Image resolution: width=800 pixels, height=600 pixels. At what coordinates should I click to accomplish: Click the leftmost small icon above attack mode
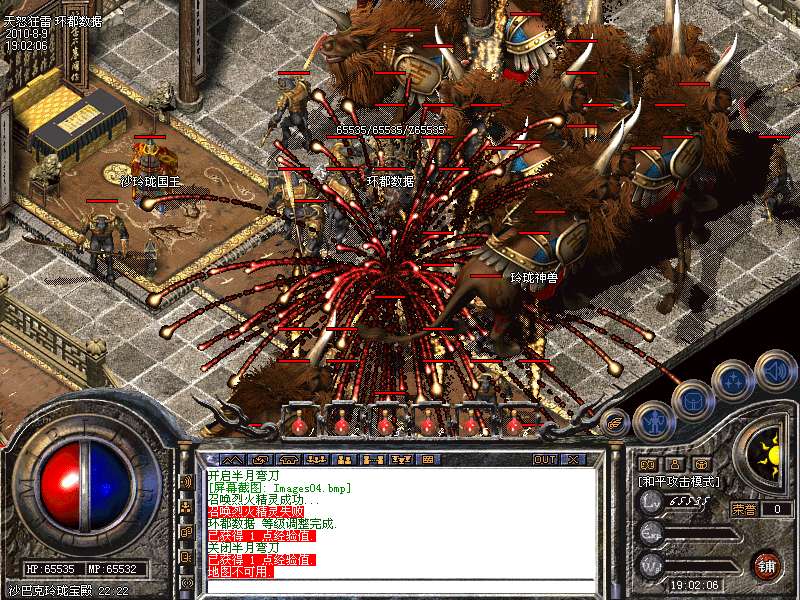(648, 464)
